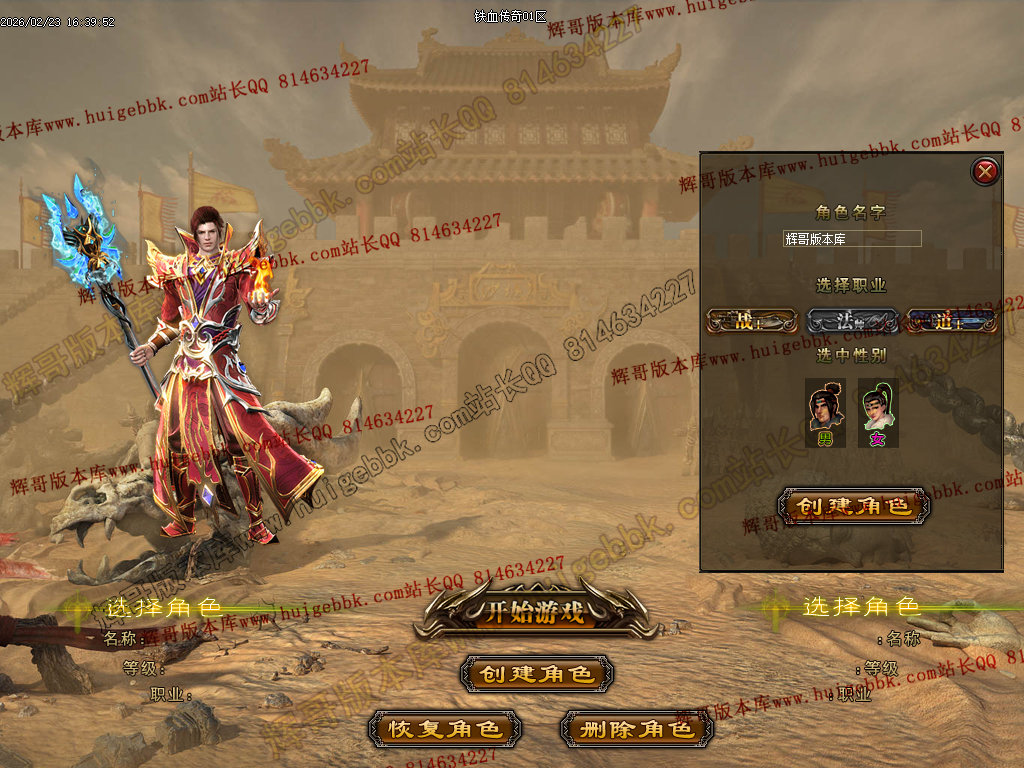Pick the 战士 warrior class
This screenshot has height=768, width=1024.
click(751, 321)
